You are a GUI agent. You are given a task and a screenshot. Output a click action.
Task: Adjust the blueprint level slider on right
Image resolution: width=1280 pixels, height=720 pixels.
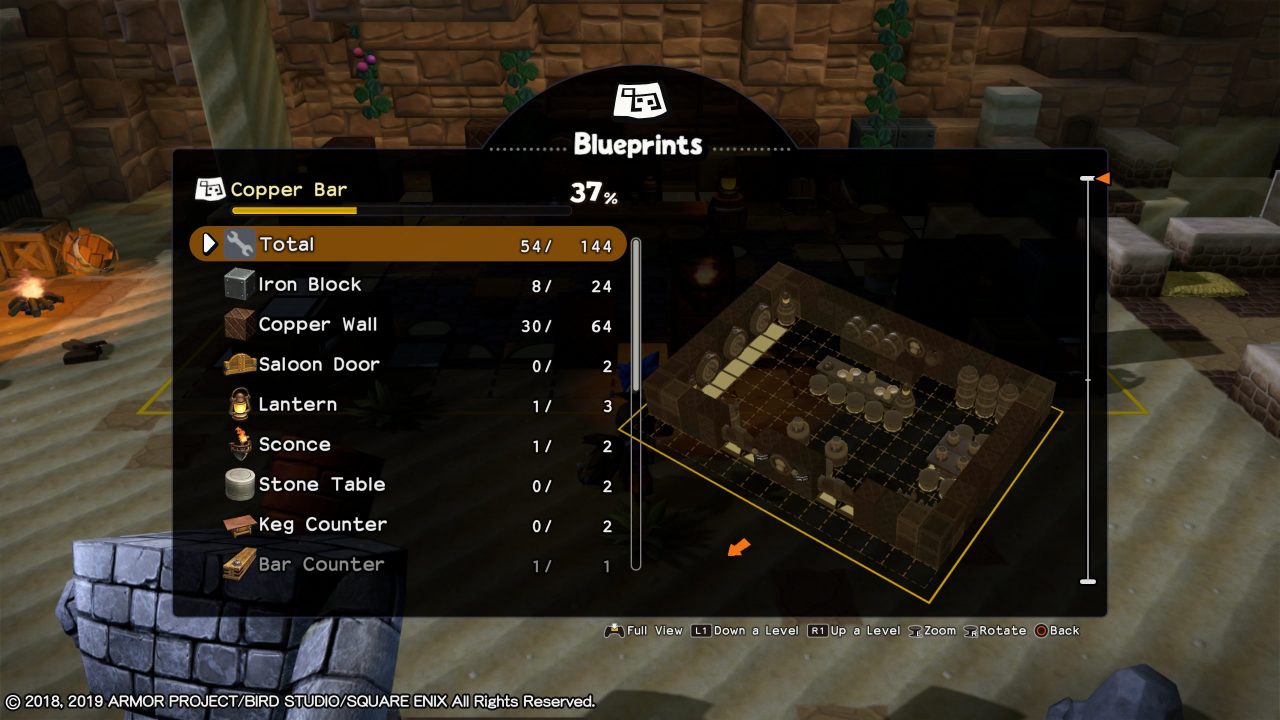tap(1088, 380)
